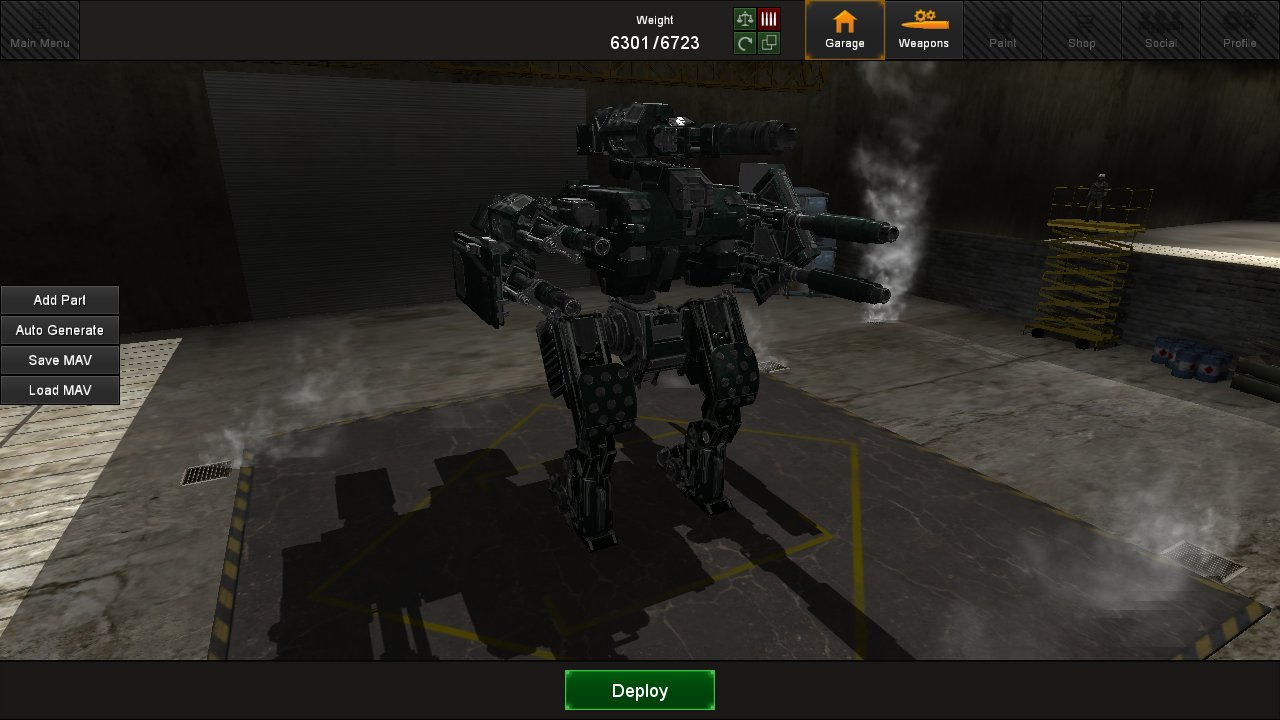Click Auto Generate

point(60,330)
